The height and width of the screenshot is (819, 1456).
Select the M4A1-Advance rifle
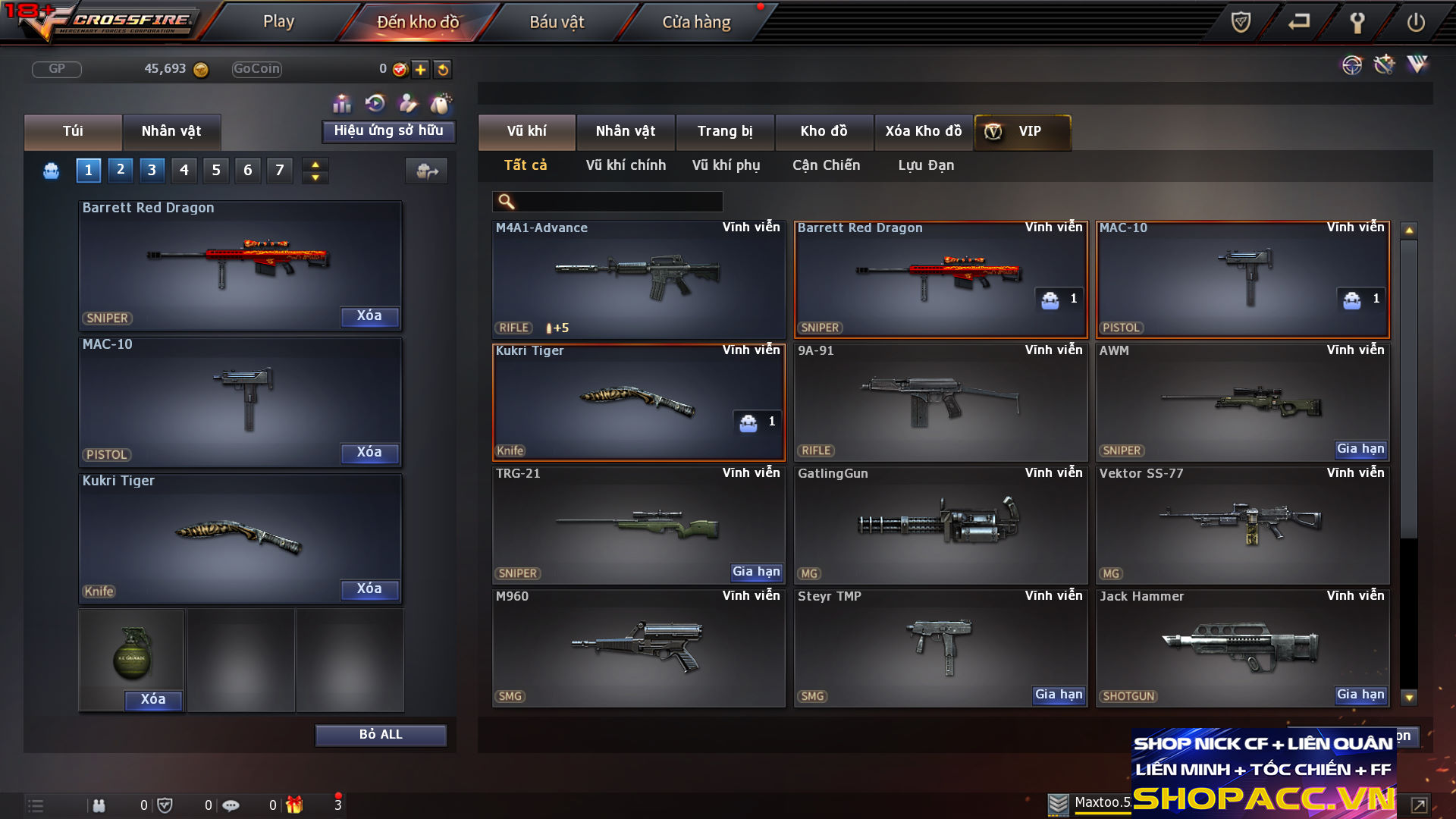[x=639, y=279]
